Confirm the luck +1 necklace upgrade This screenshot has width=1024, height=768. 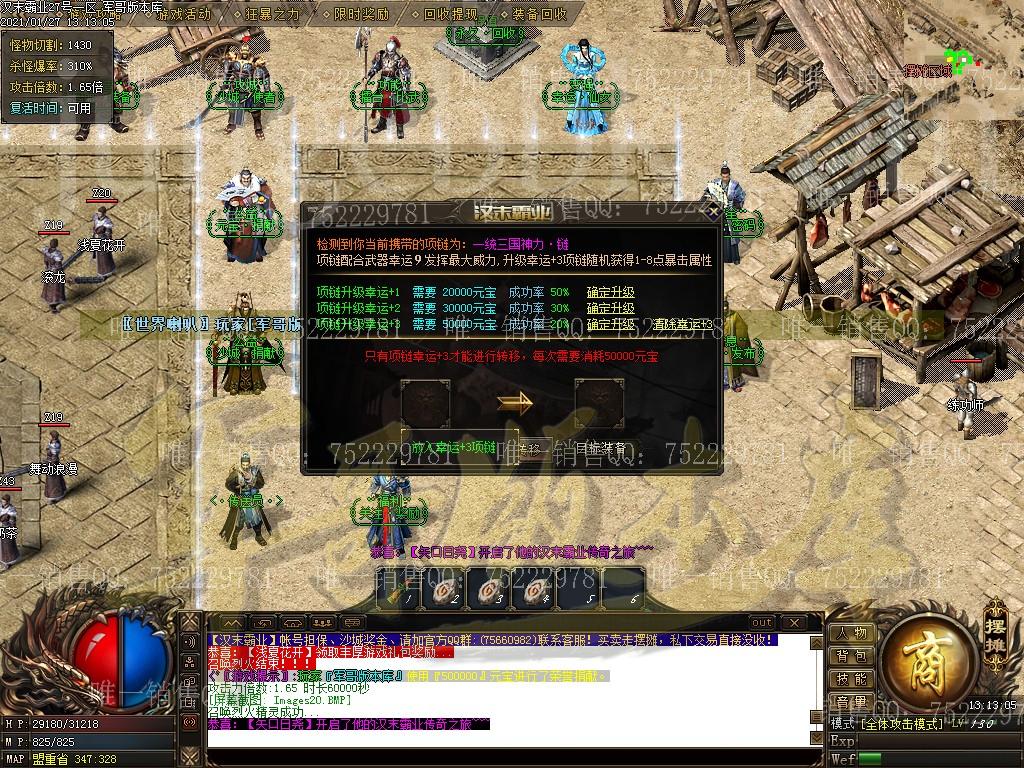pyautogui.click(x=610, y=293)
